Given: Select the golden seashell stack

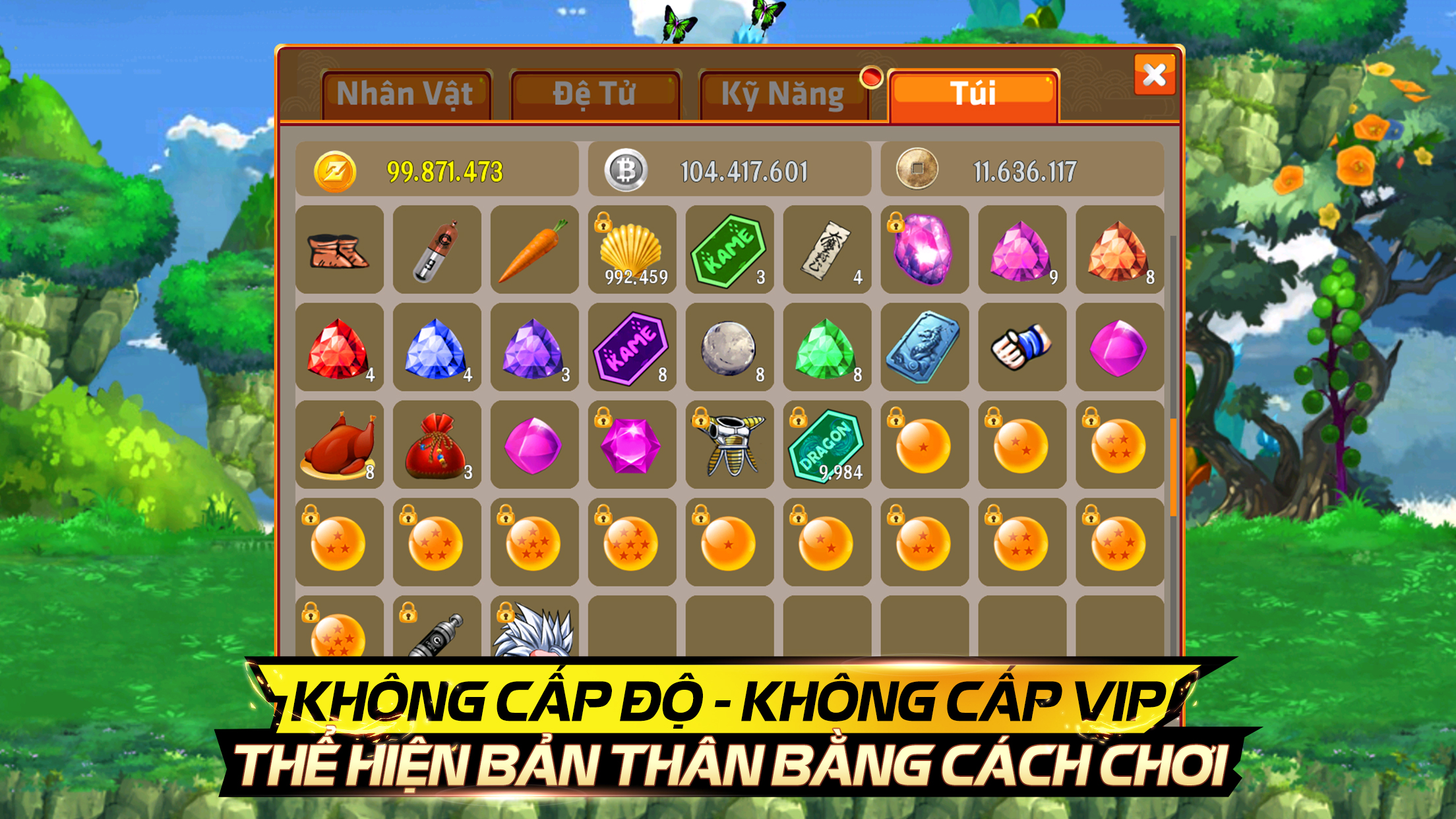Looking at the screenshot, I should click(x=632, y=249).
